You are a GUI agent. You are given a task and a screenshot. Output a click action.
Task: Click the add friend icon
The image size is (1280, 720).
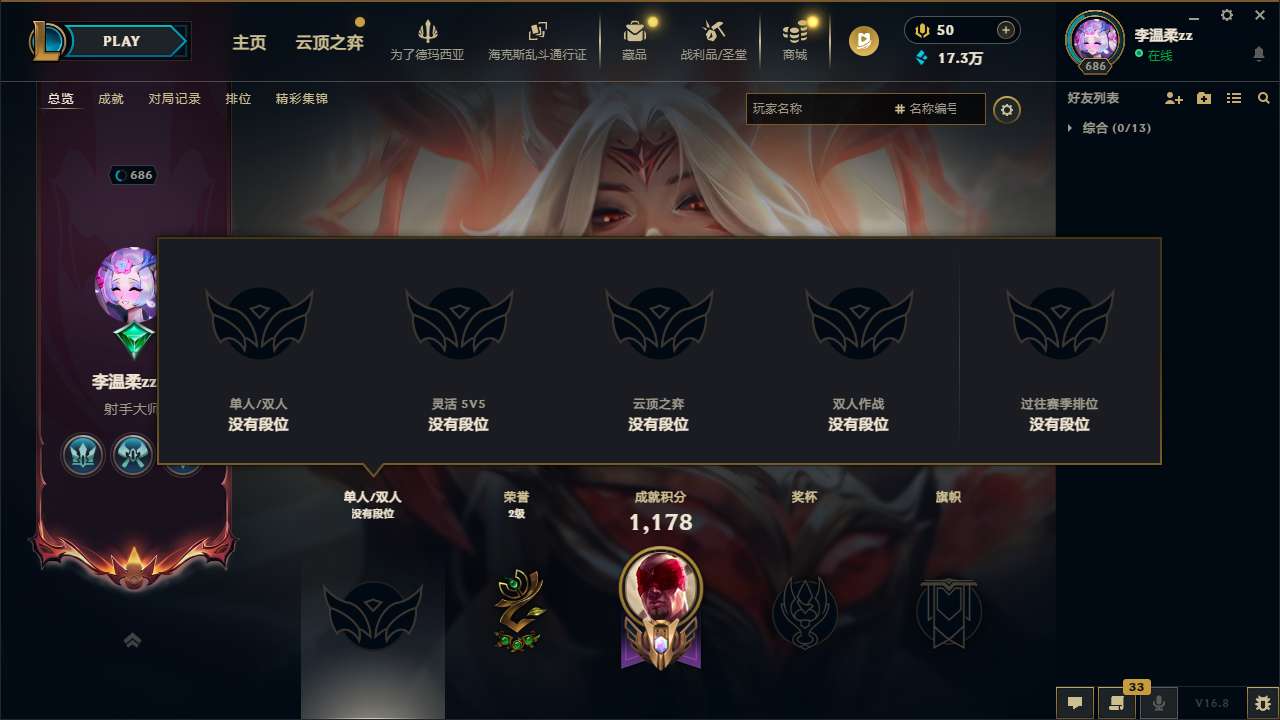point(1172,98)
